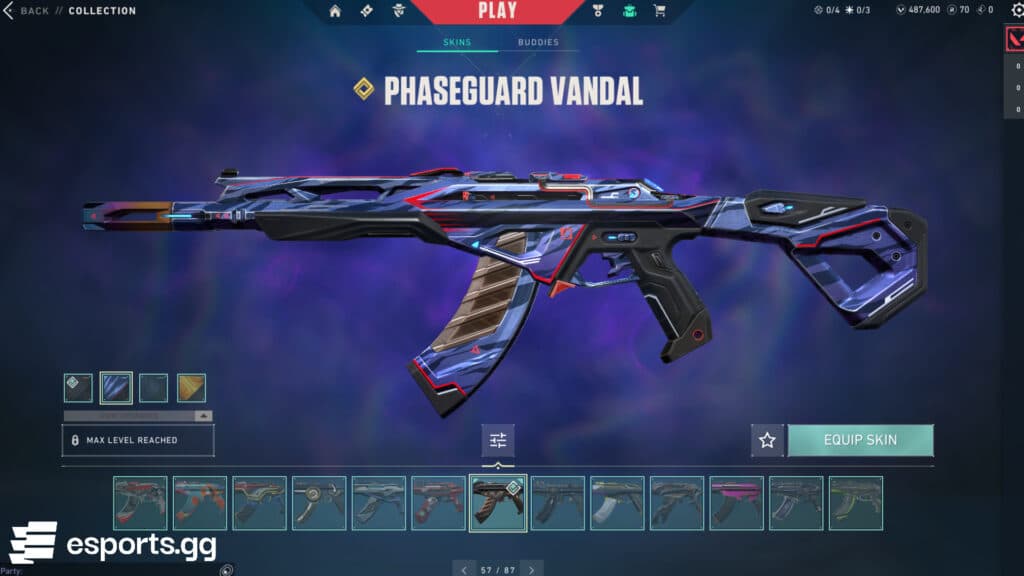Equip the Phaseguard Vandal skin
Viewport: 1024px width, 576px height.
pyautogui.click(x=860, y=440)
